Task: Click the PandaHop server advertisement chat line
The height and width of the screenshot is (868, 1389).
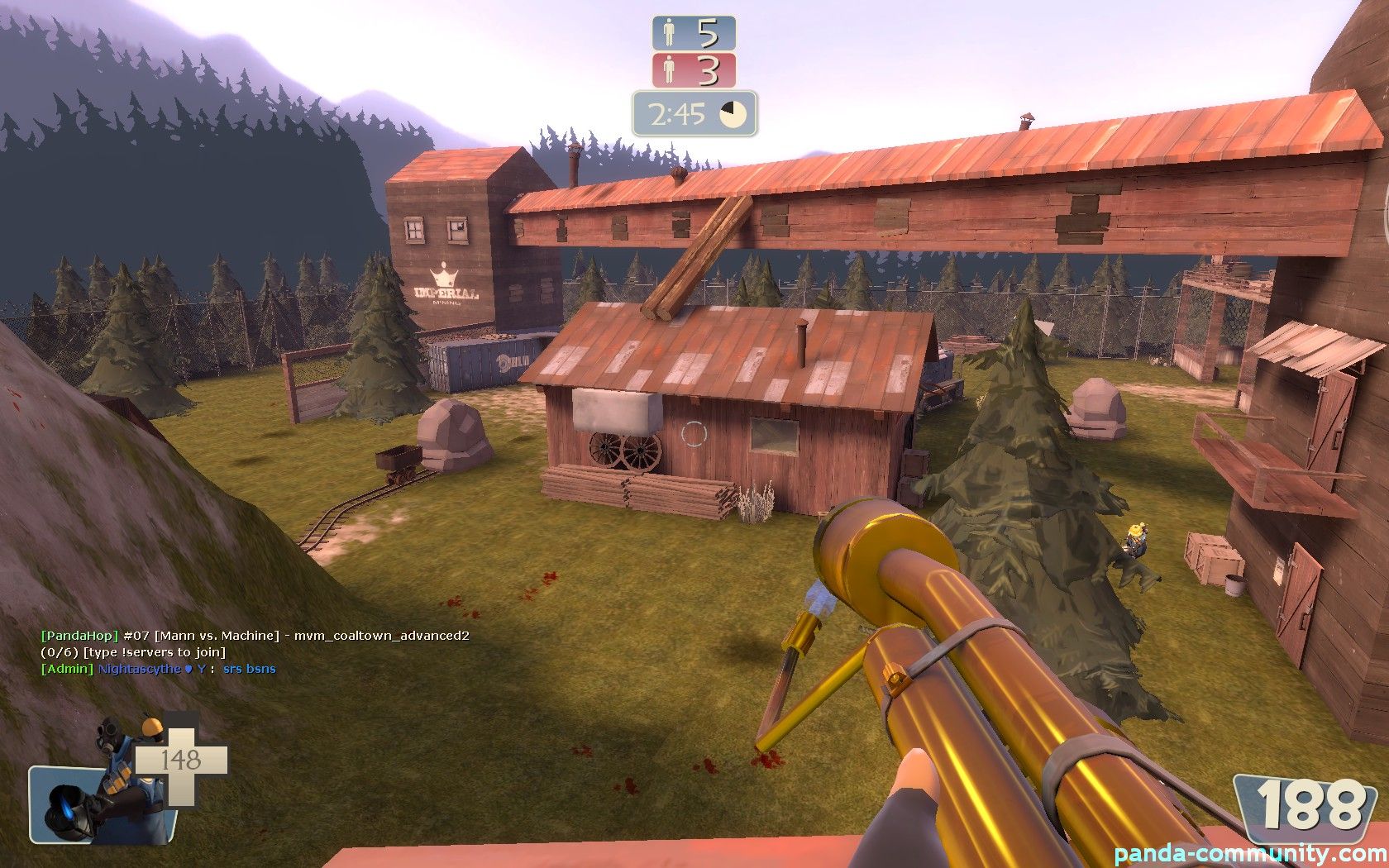Action: [x=255, y=636]
